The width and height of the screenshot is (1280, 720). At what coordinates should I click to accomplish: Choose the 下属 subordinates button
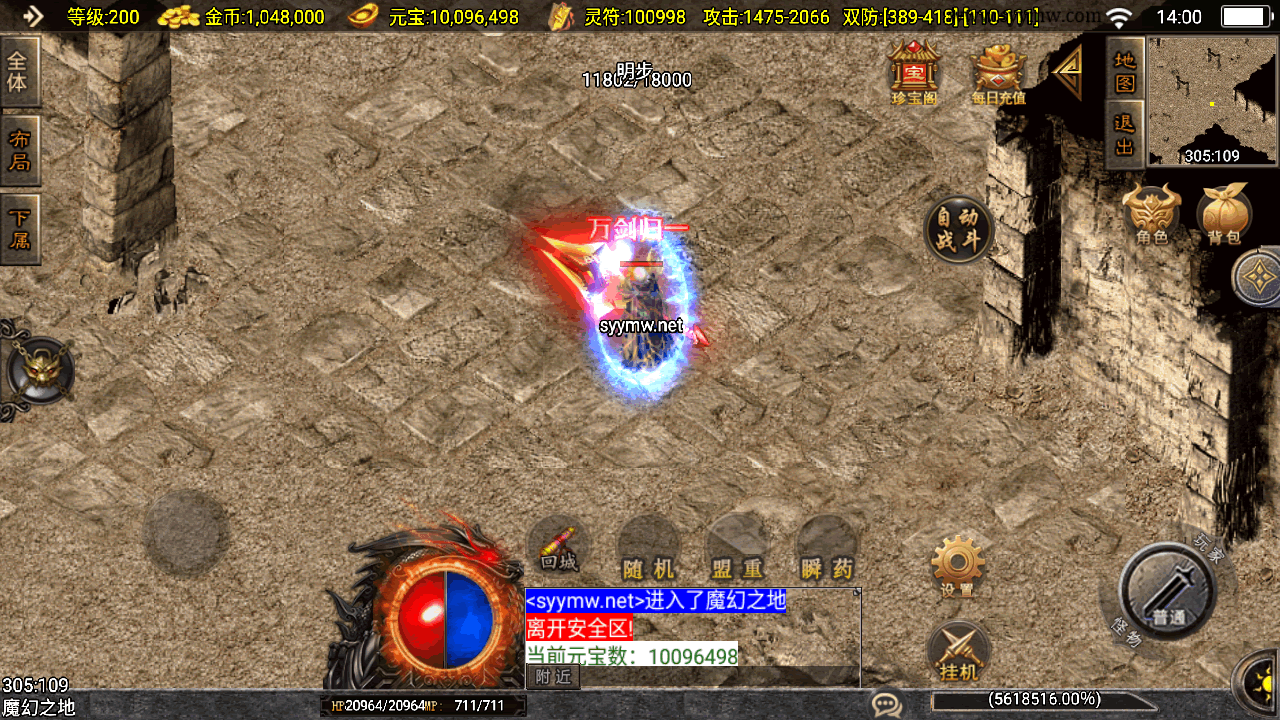click(x=19, y=229)
